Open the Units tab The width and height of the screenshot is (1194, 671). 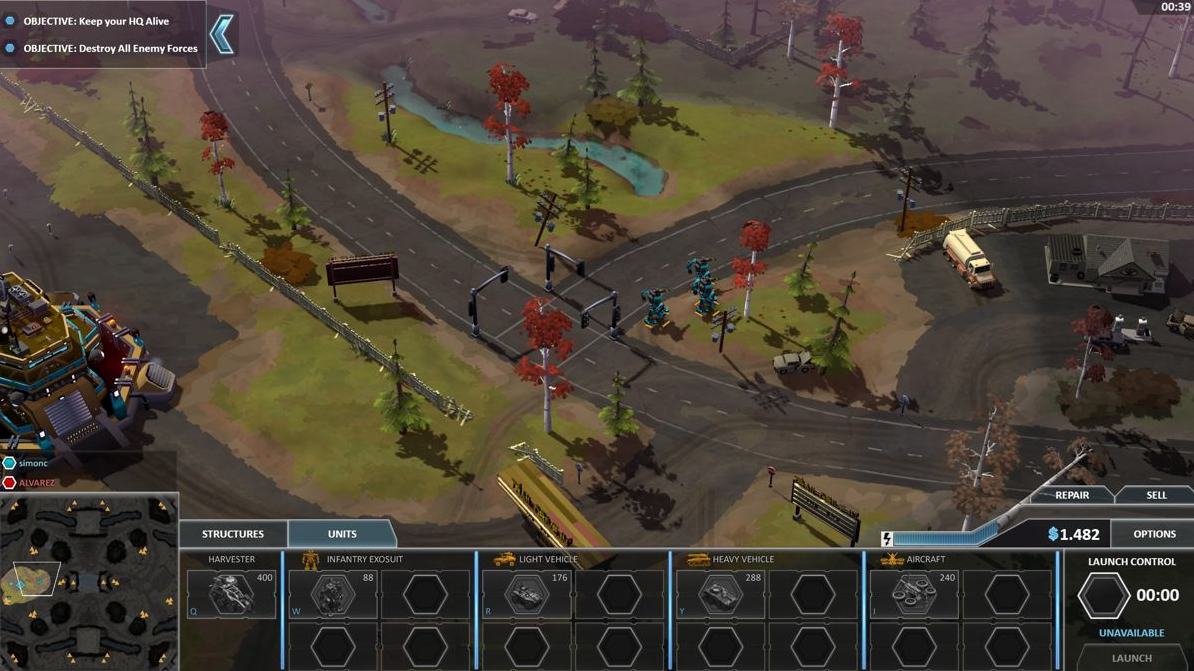click(x=342, y=534)
